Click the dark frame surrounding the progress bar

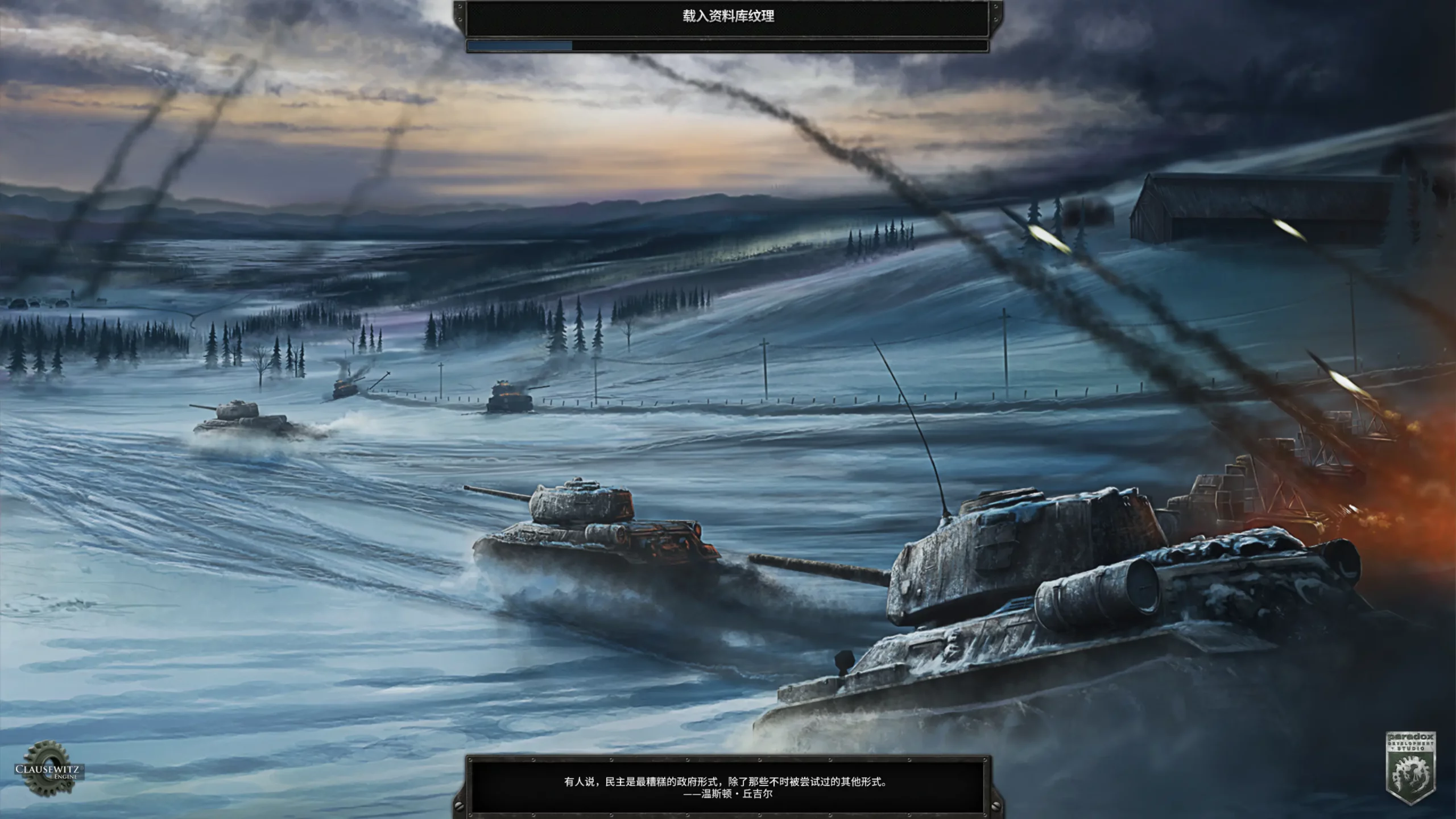pos(728,53)
